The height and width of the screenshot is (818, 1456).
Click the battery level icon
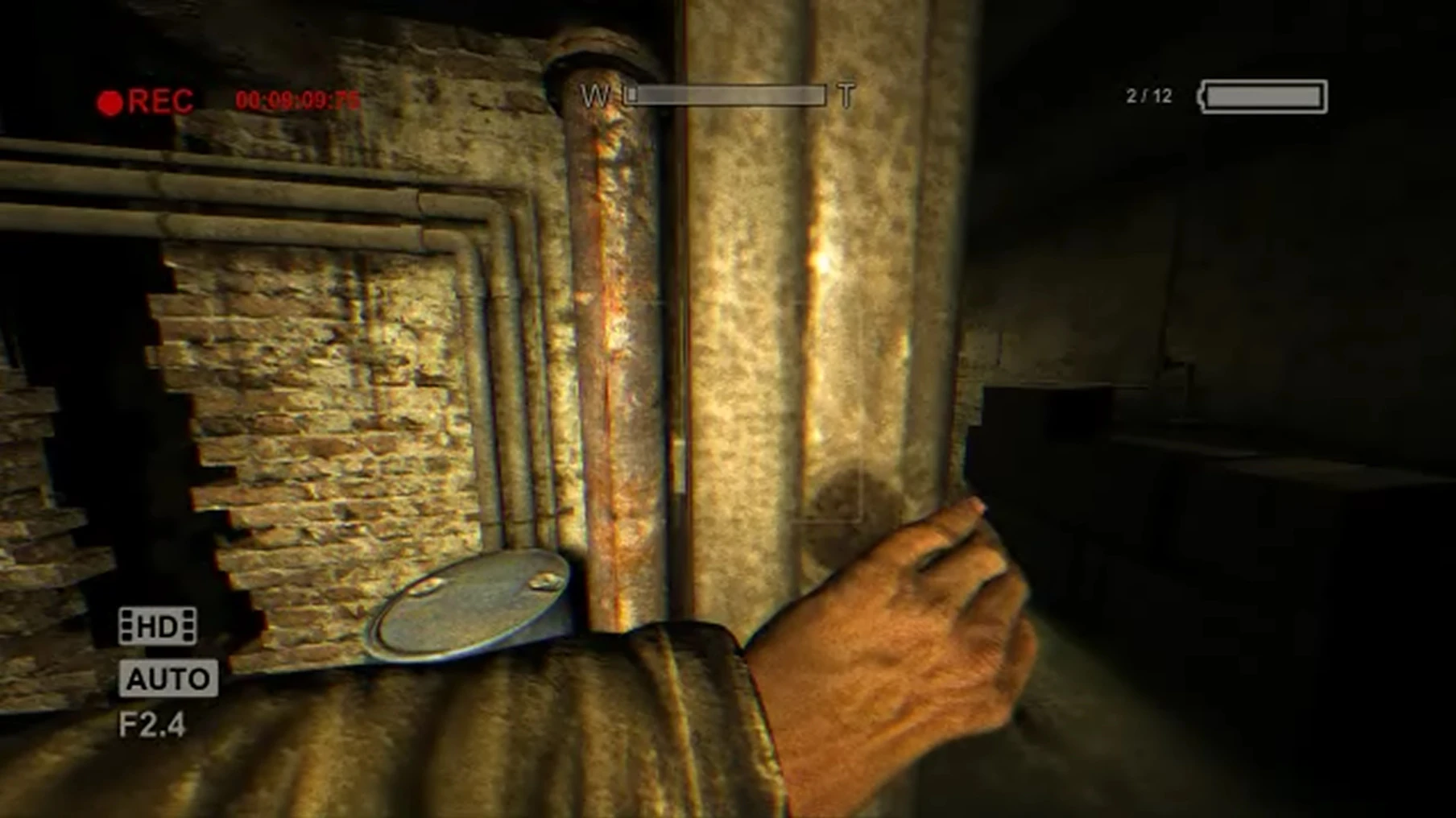pyautogui.click(x=1264, y=95)
